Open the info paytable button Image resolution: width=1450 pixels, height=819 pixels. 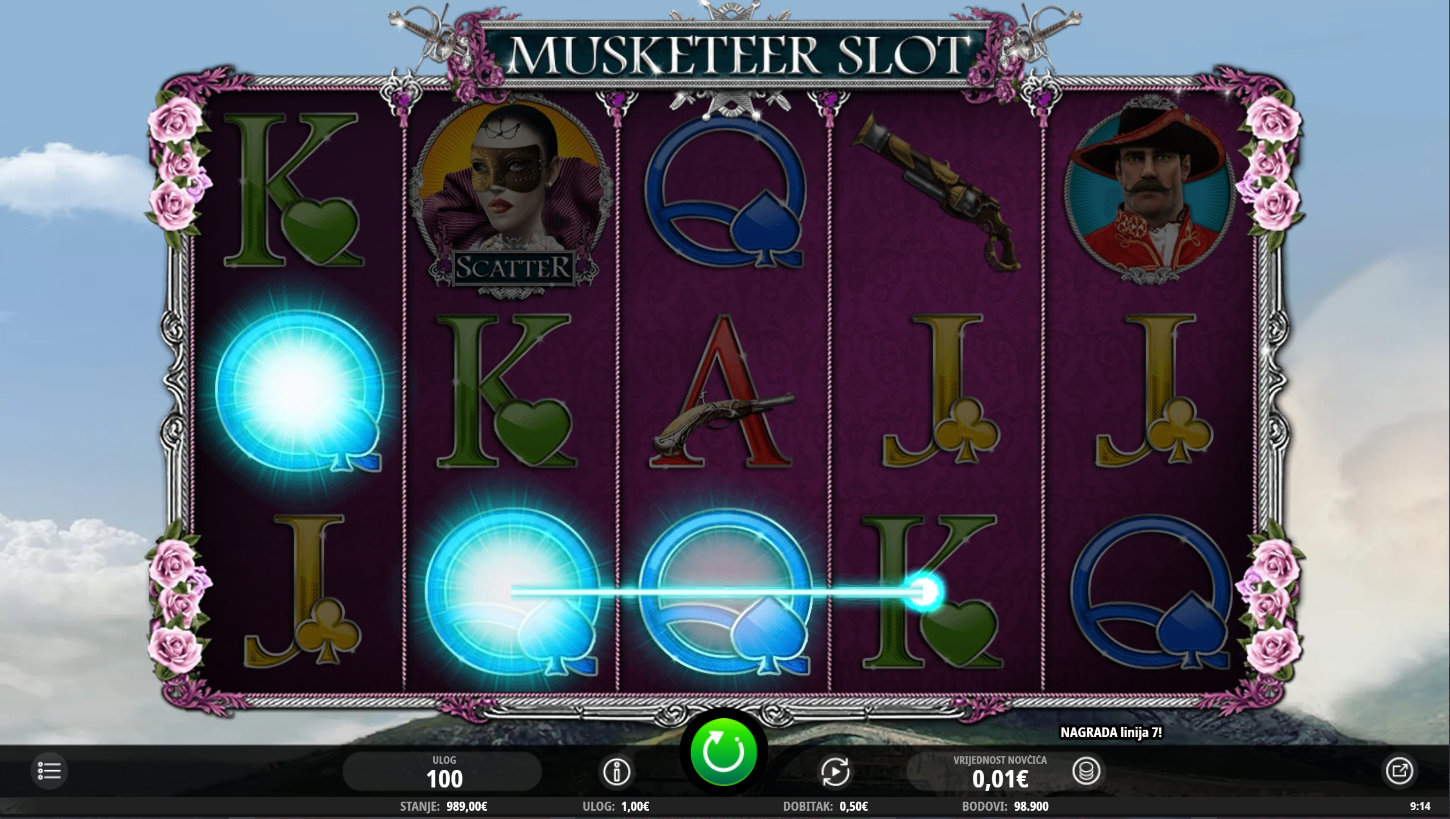617,772
